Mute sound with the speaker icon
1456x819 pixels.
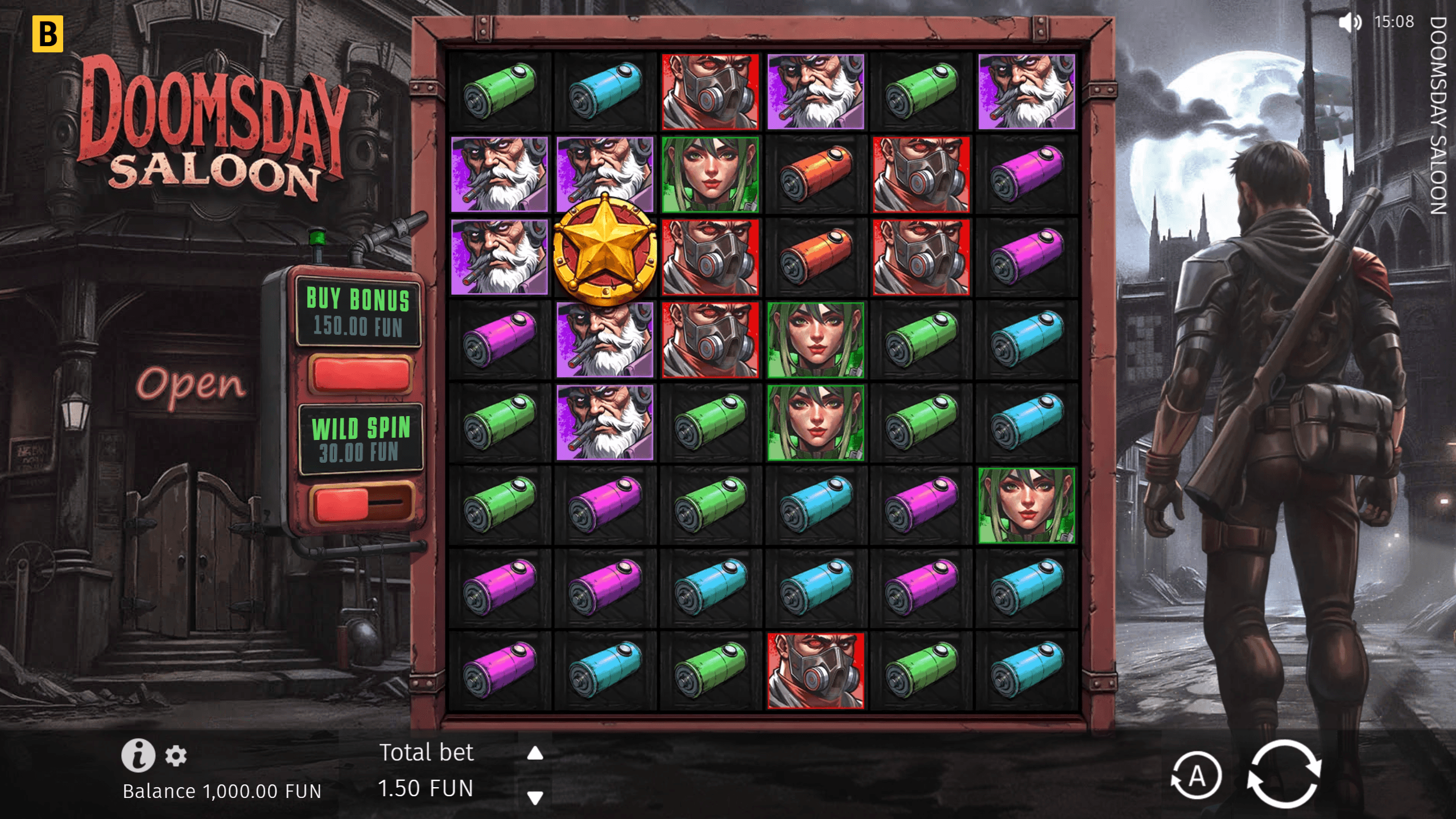[x=1350, y=23]
